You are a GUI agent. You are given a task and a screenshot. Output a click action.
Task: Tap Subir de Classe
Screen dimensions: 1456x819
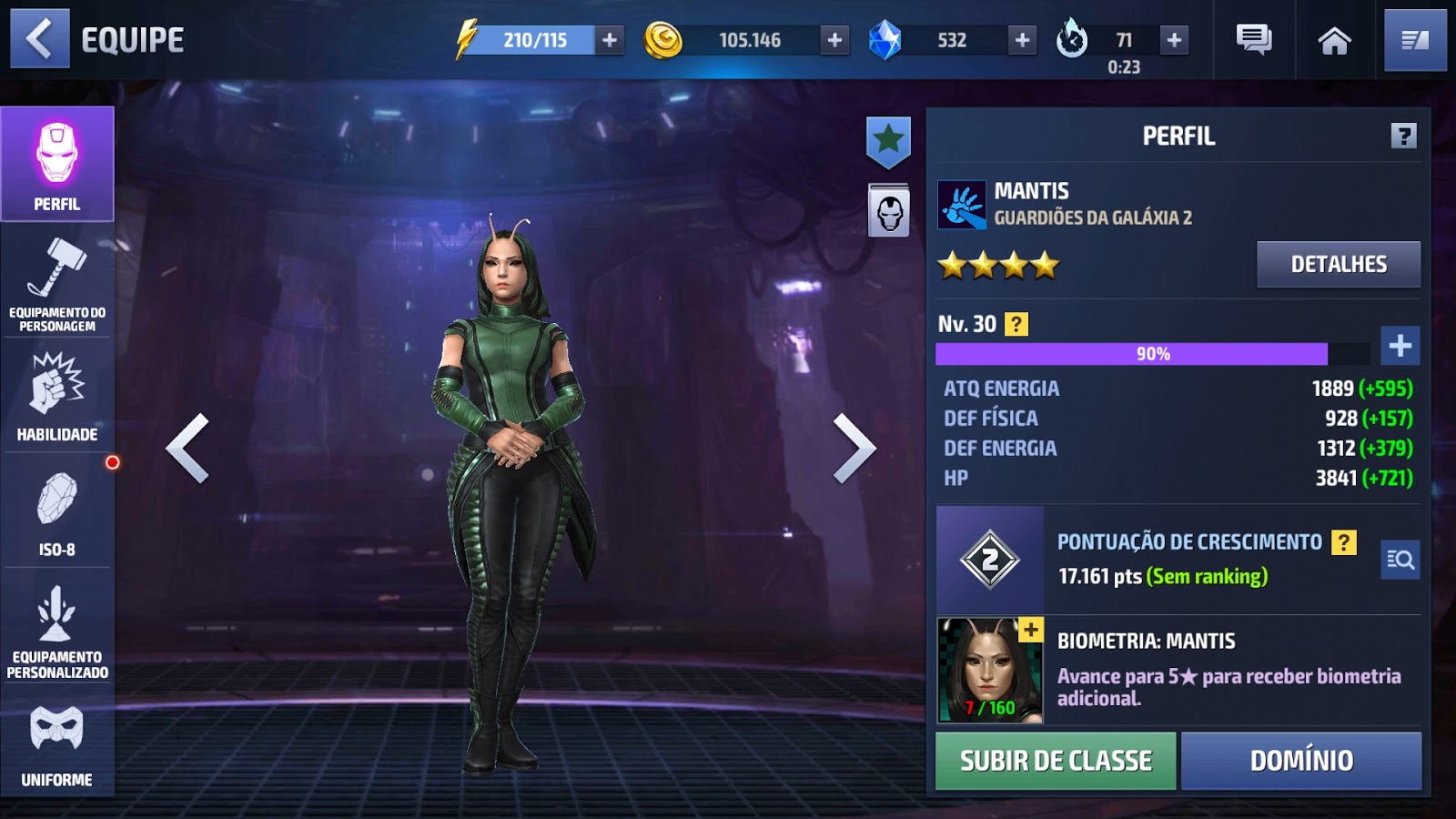[1056, 761]
